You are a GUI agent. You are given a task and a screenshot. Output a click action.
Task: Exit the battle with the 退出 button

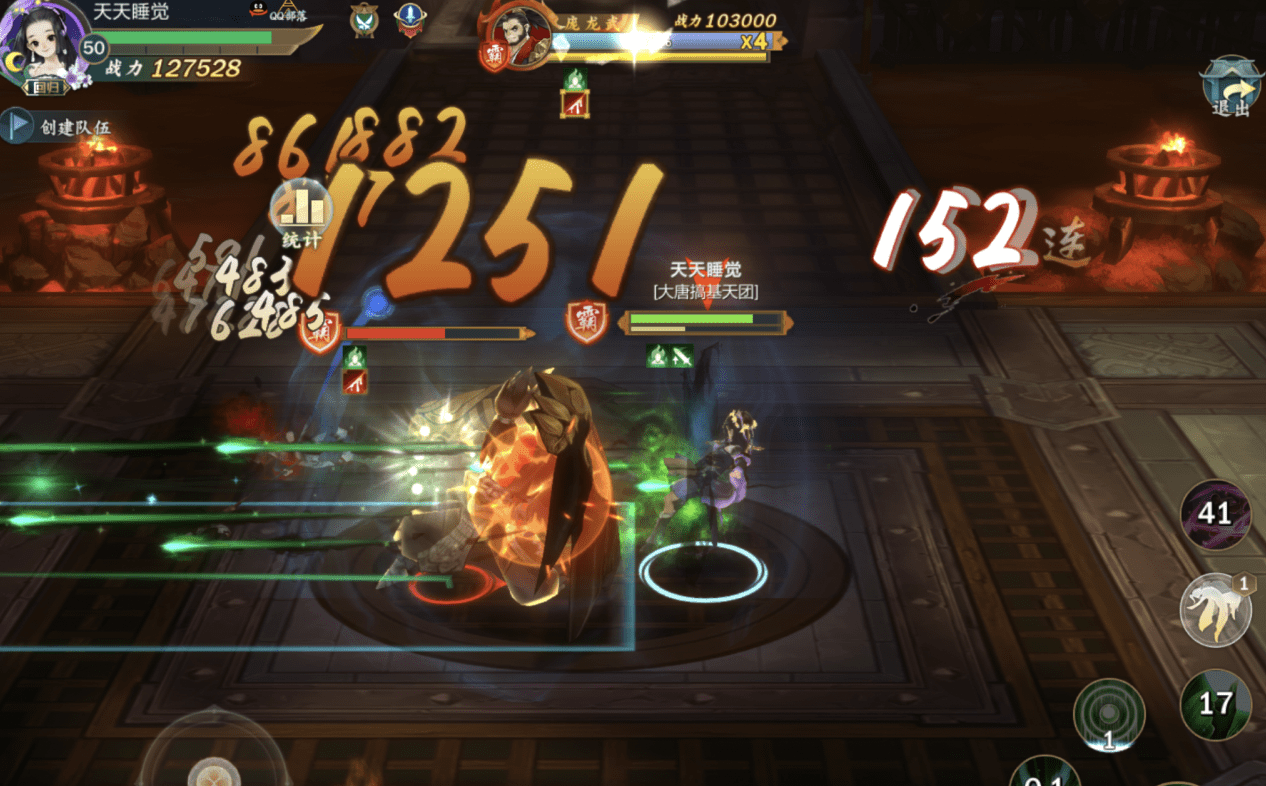point(1232,90)
